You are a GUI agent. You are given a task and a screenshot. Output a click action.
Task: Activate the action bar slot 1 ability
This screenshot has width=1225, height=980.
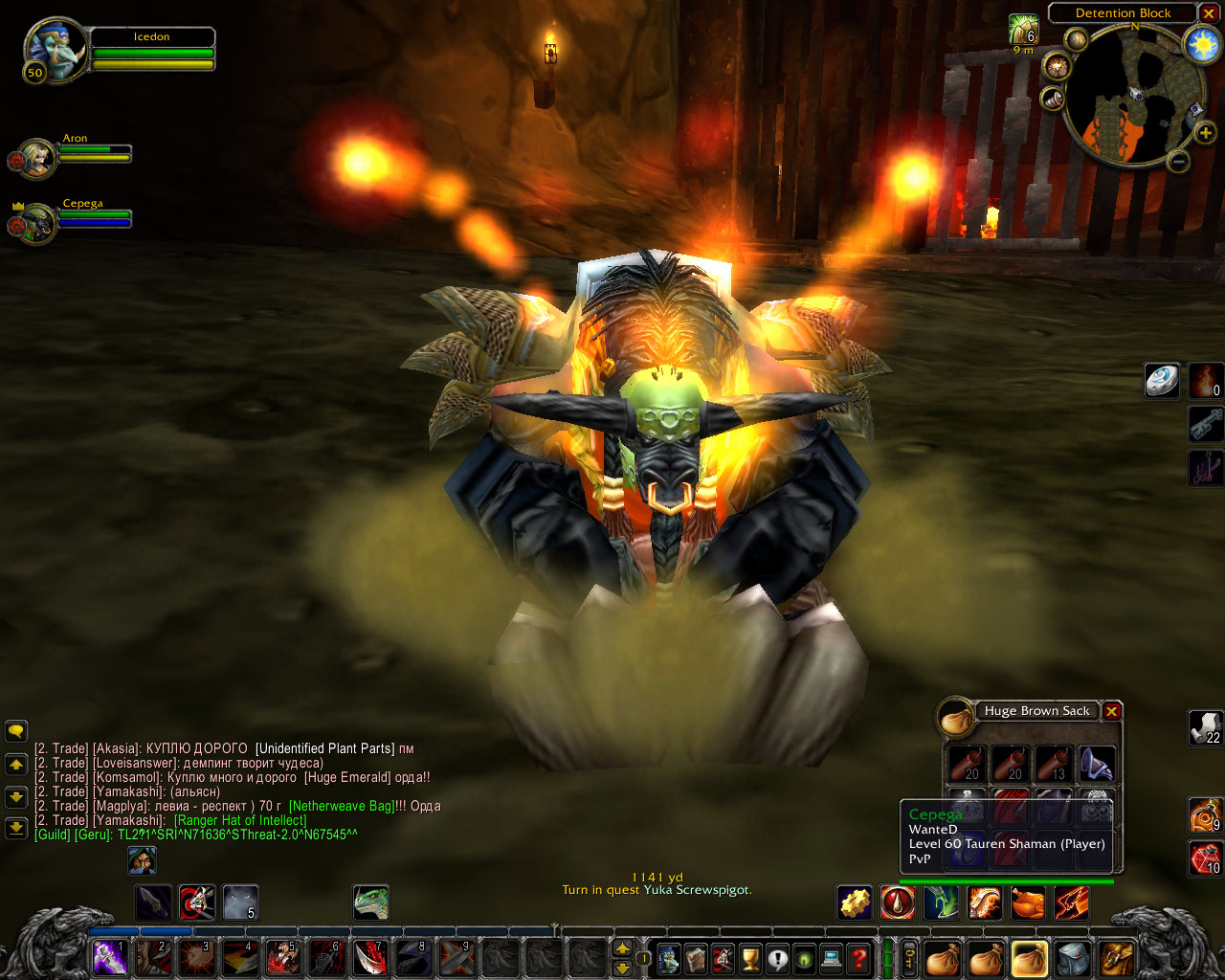110,957
